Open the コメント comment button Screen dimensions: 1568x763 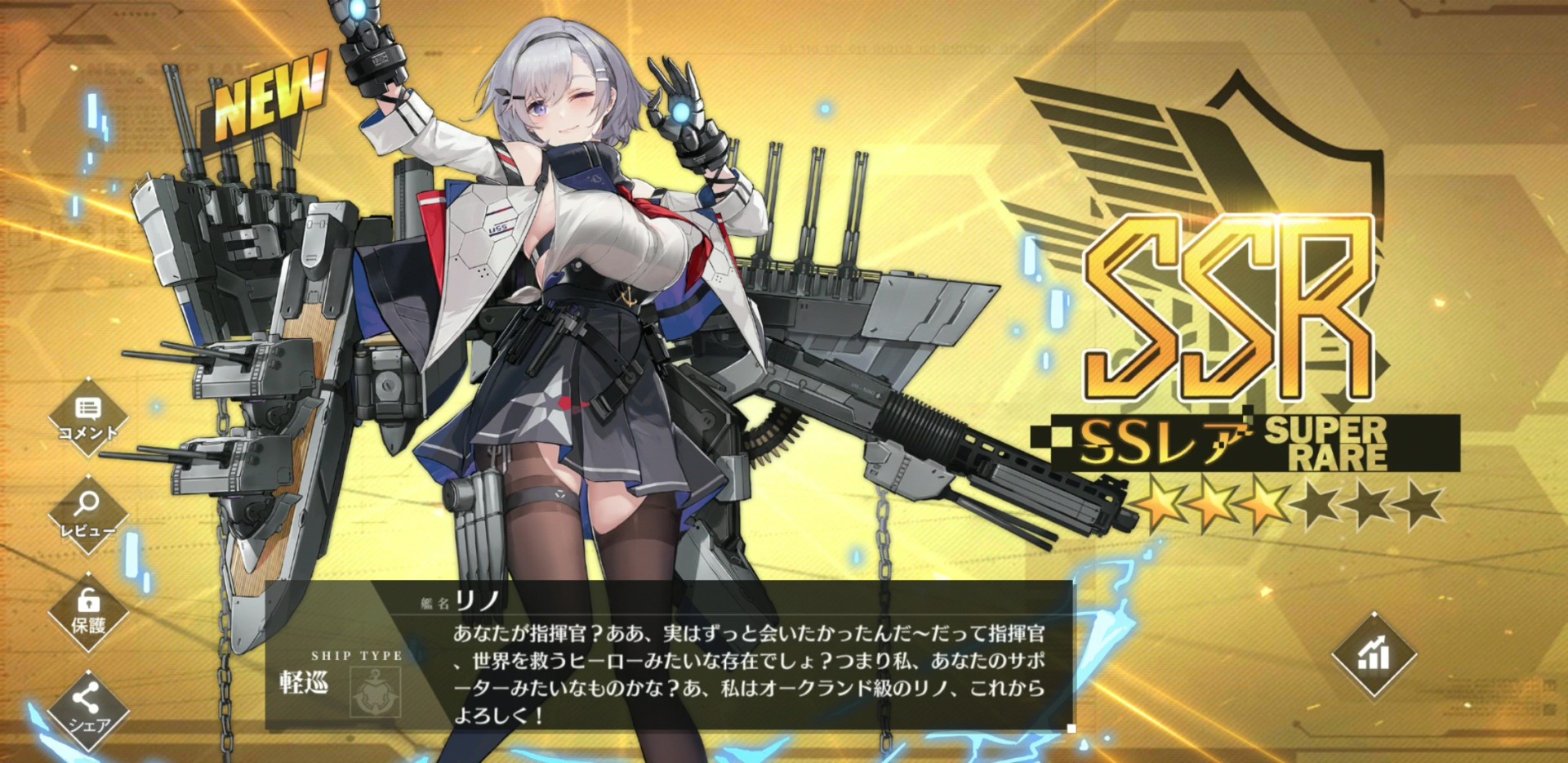(x=88, y=417)
